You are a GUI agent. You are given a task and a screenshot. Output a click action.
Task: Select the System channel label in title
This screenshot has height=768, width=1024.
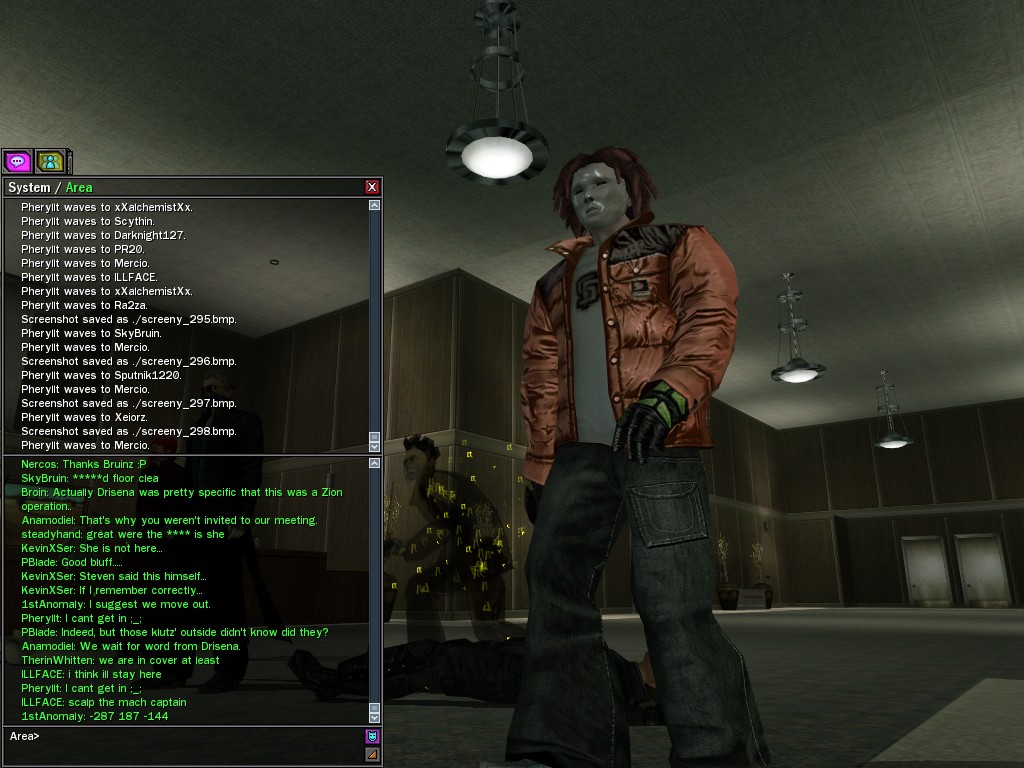(28, 187)
